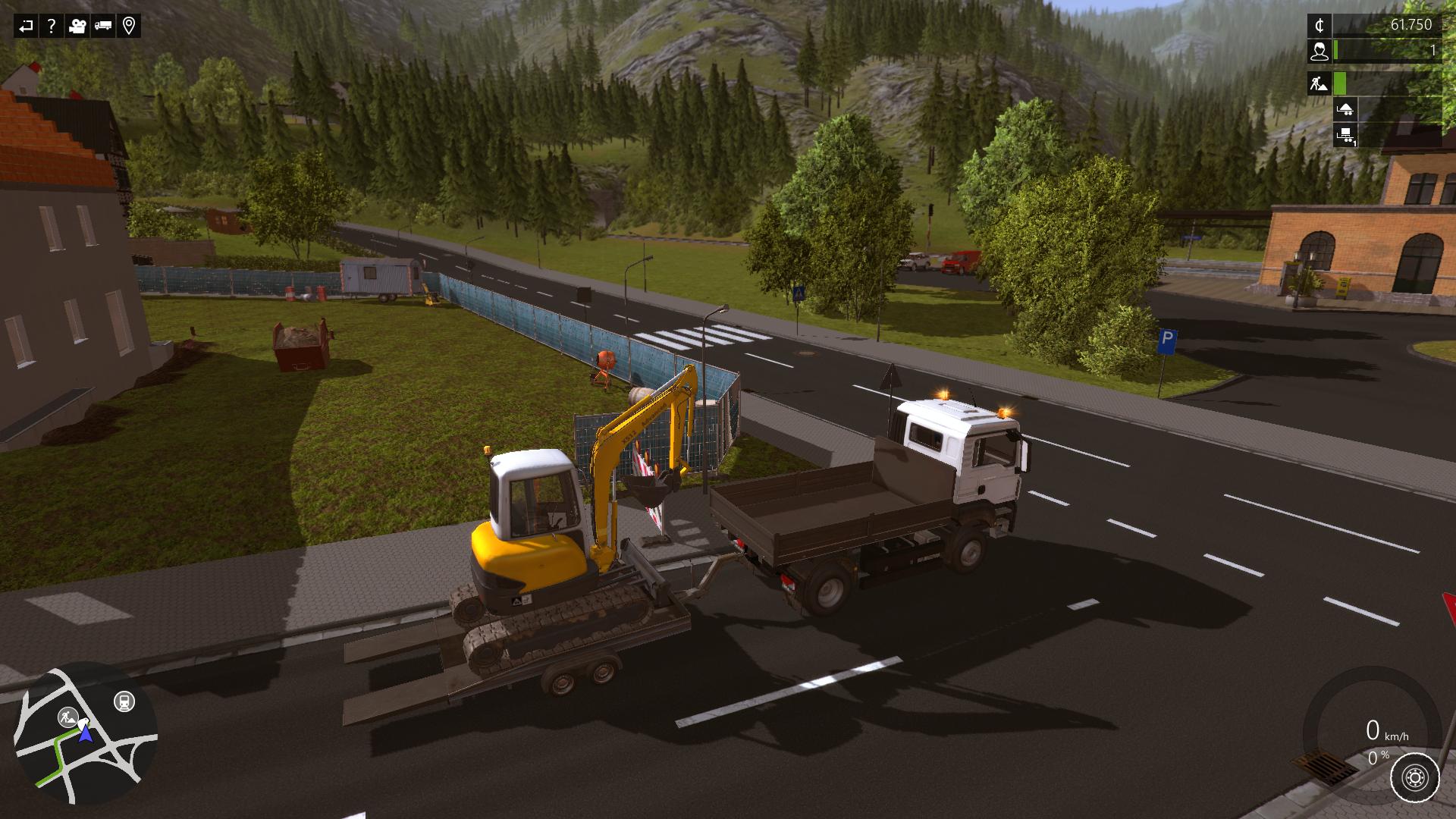The height and width of the screenshot is (819, 1456).
Task: Select the worker profile head icon
Action: tap(1319, 52)
